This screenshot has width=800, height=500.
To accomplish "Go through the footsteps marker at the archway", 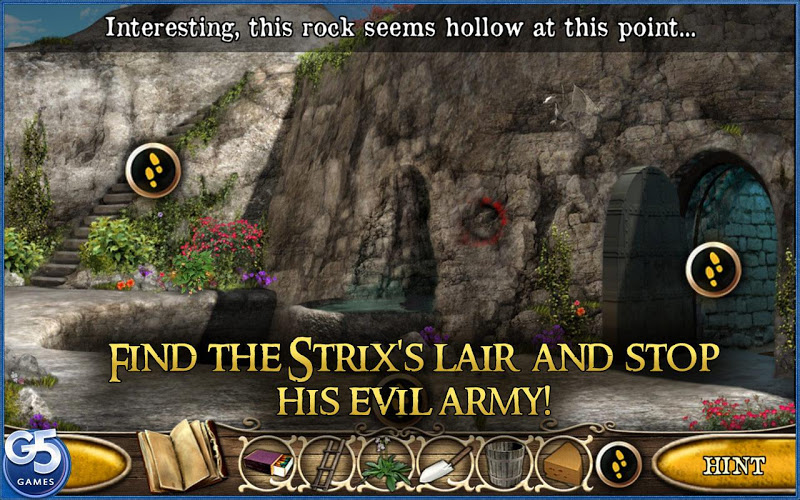I will click(713, 269).
